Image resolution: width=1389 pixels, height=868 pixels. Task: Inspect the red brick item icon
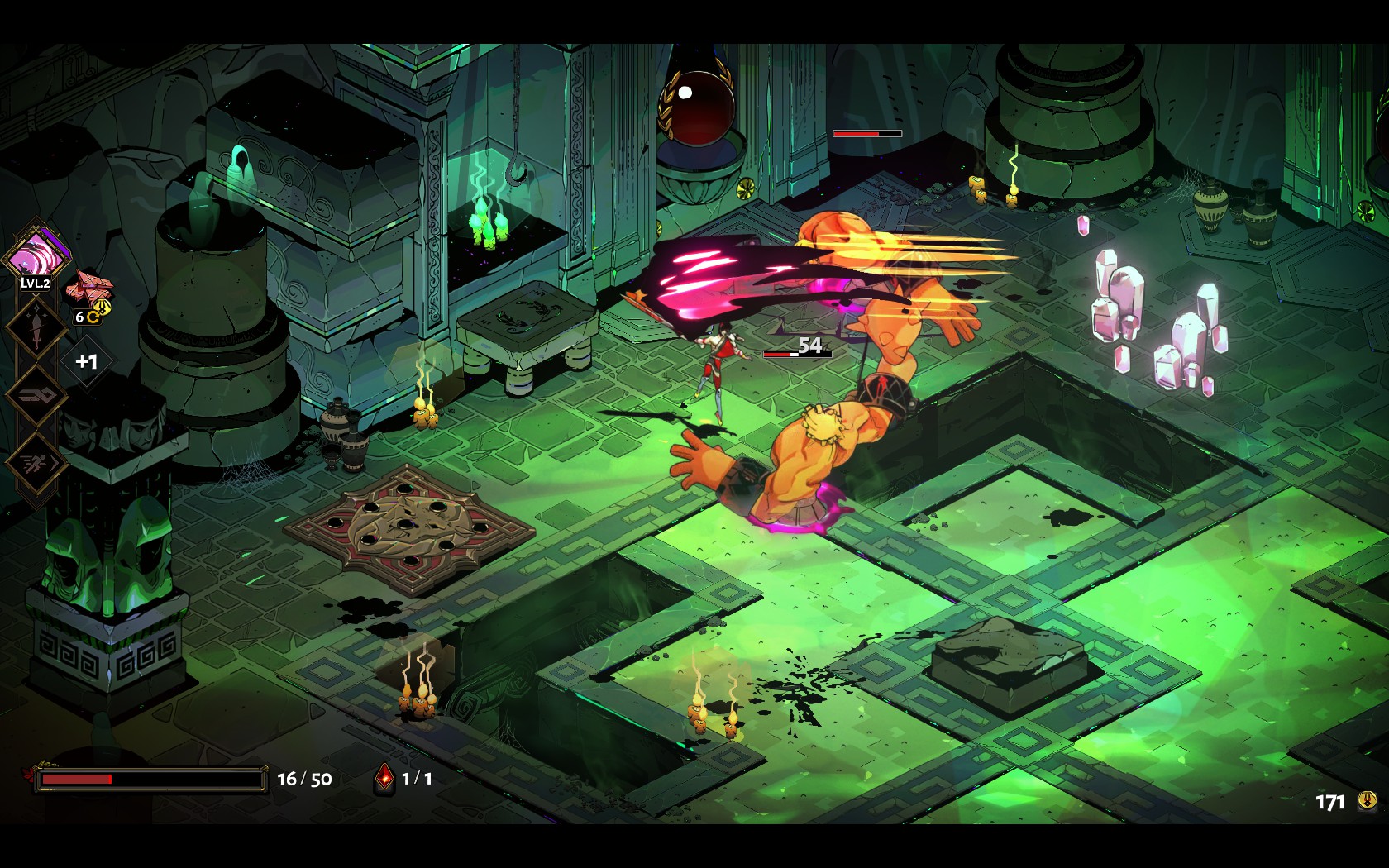tap(89, 287)
